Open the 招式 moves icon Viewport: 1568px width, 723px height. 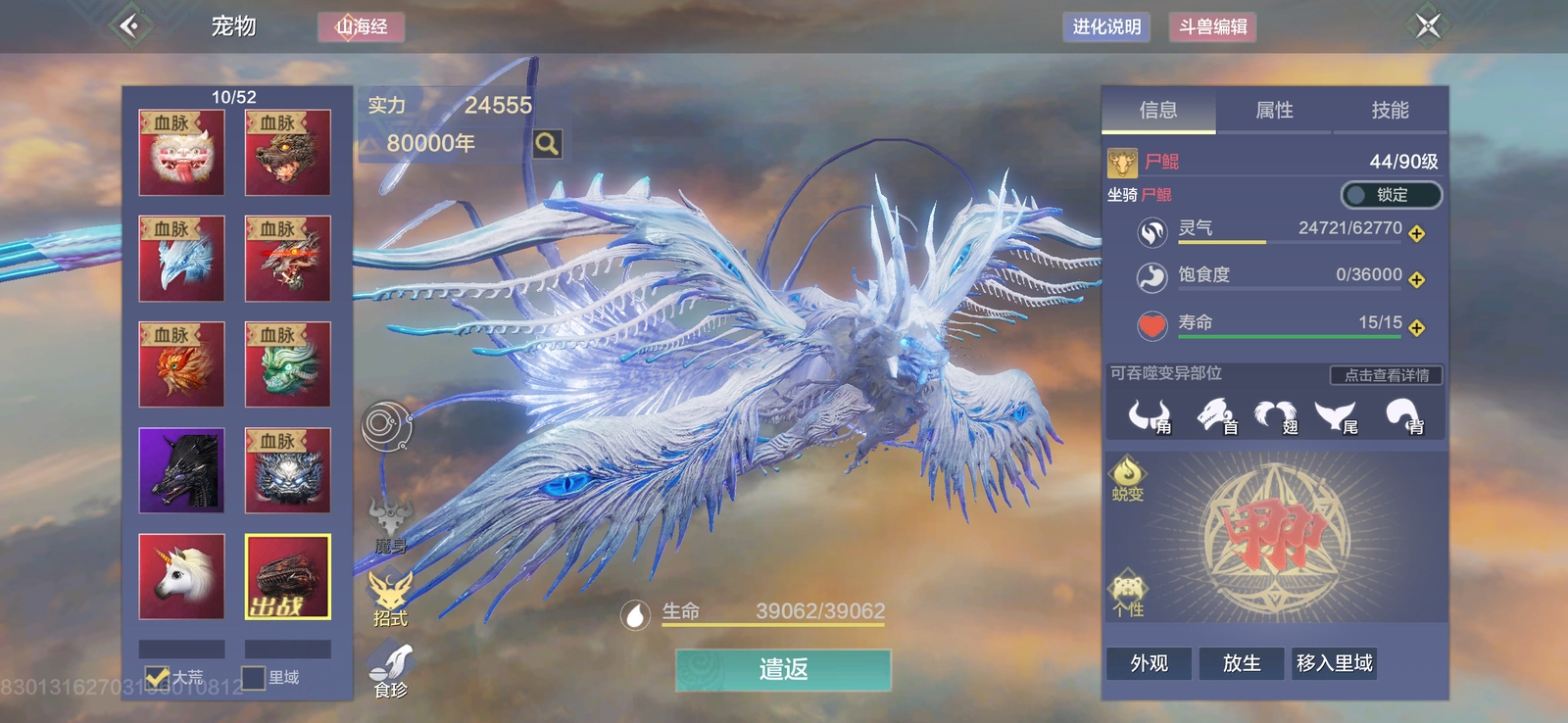(x=390, y=598)
